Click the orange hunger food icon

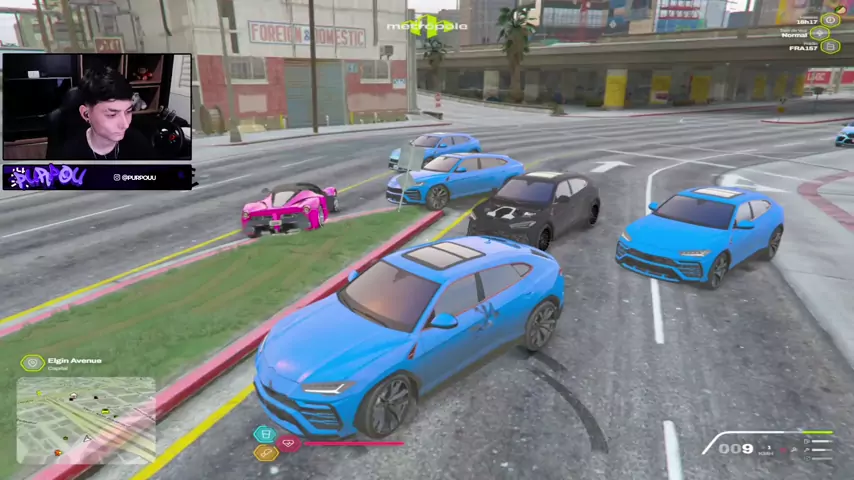coord(265,452)
